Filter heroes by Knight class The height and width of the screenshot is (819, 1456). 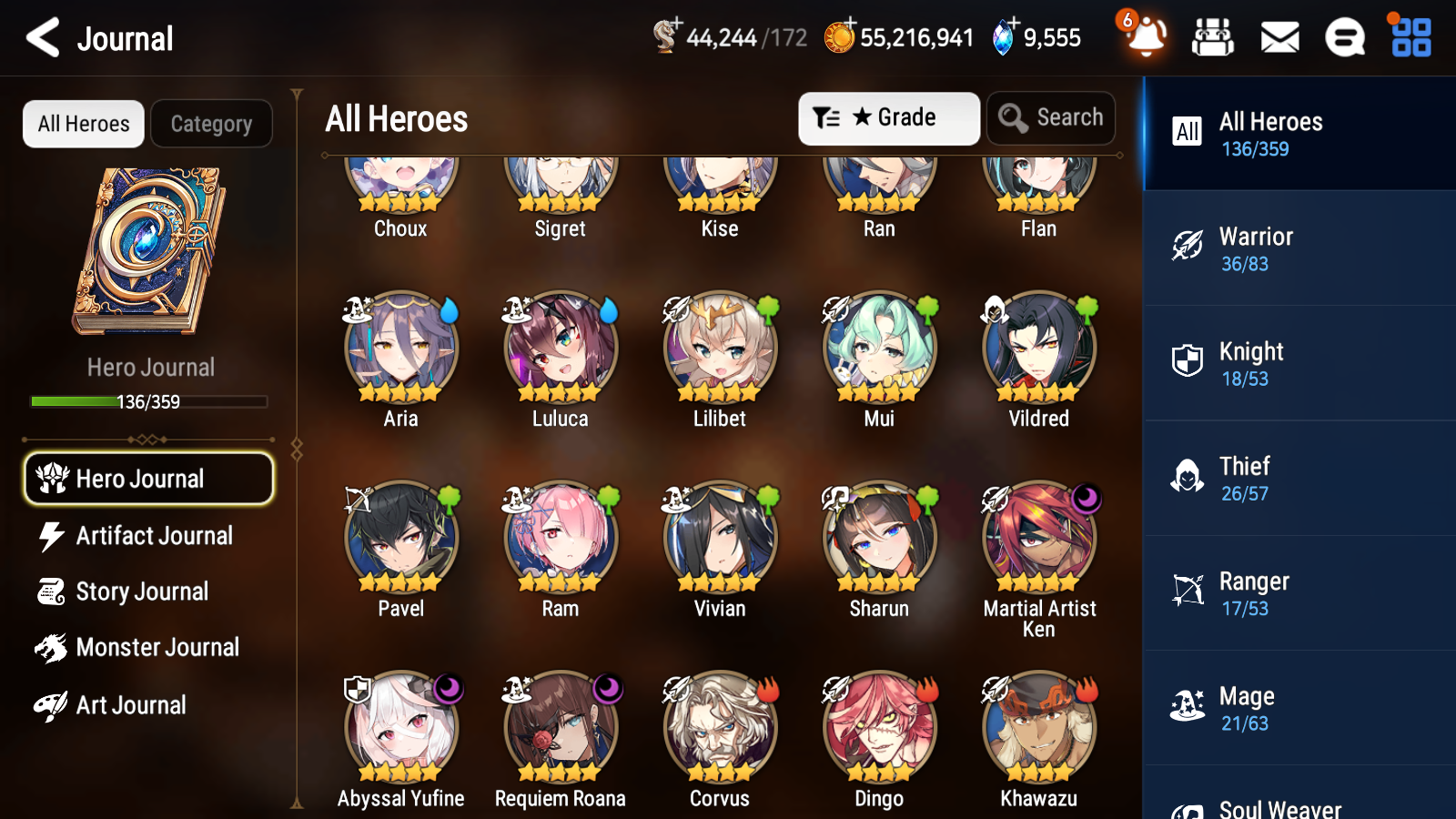[1298, 363]
